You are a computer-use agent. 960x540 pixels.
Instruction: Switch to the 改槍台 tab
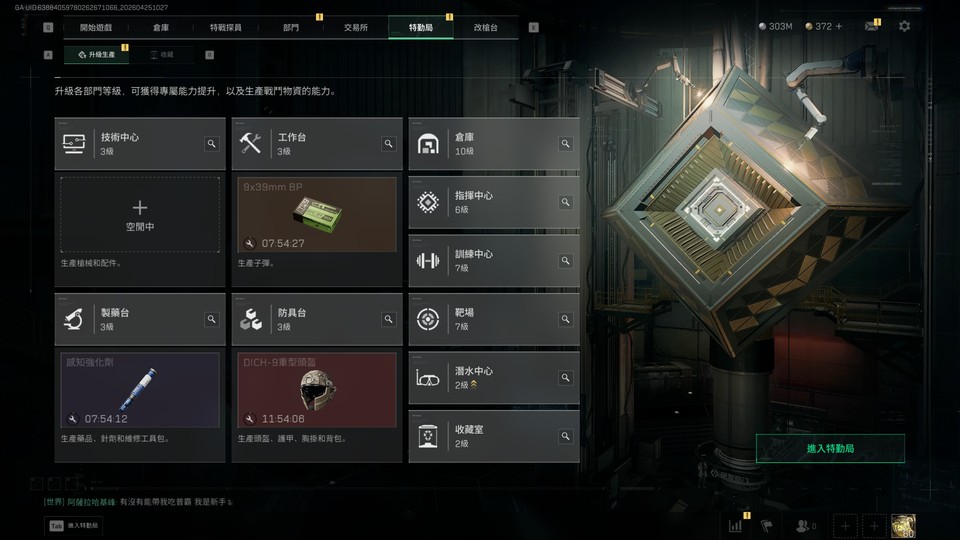[486, 27]
